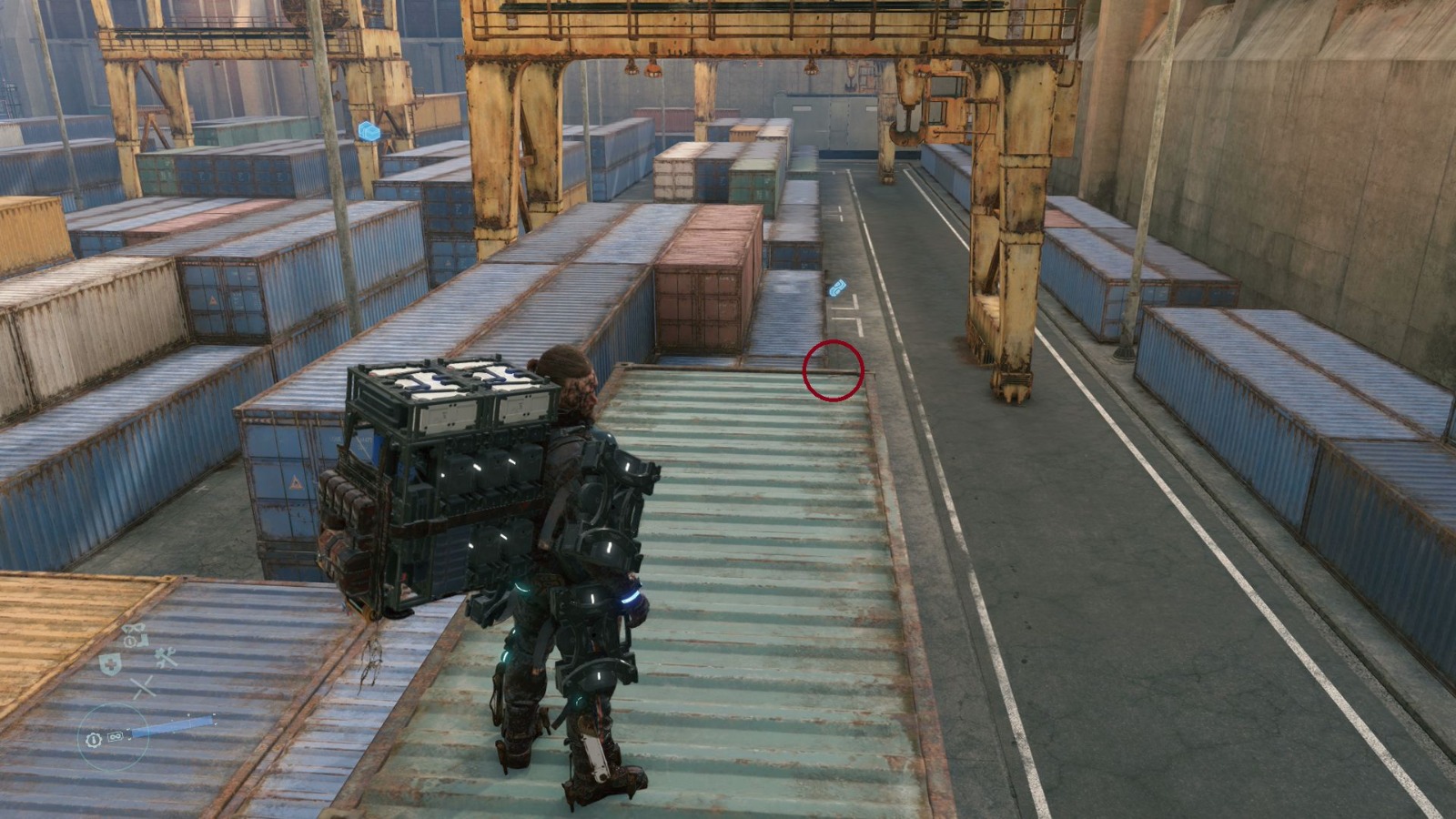Open the stamina gauge details

coord(173,725)
